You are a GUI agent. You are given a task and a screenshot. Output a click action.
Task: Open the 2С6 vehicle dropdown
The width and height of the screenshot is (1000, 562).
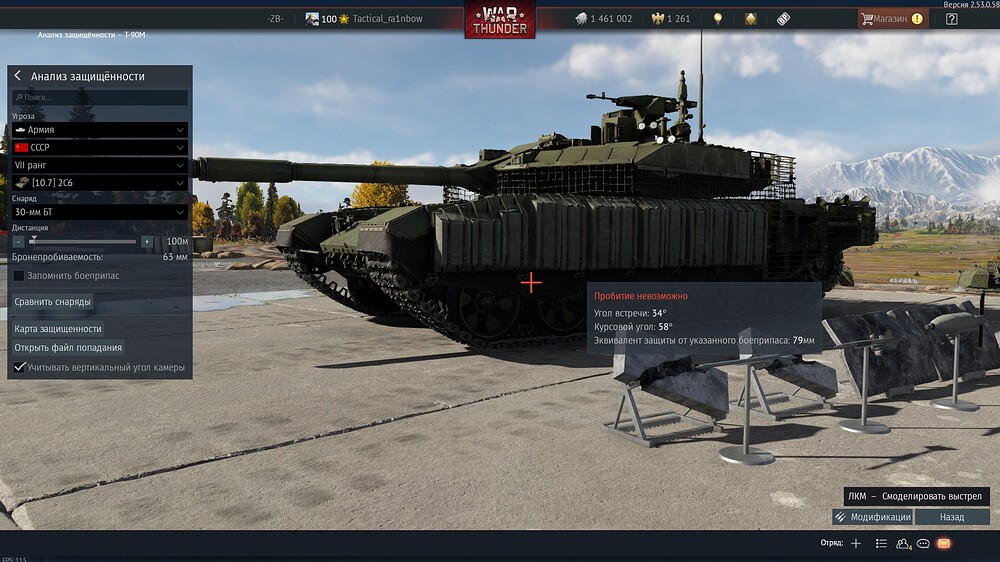pyautogui.click(x=100, y=183)
